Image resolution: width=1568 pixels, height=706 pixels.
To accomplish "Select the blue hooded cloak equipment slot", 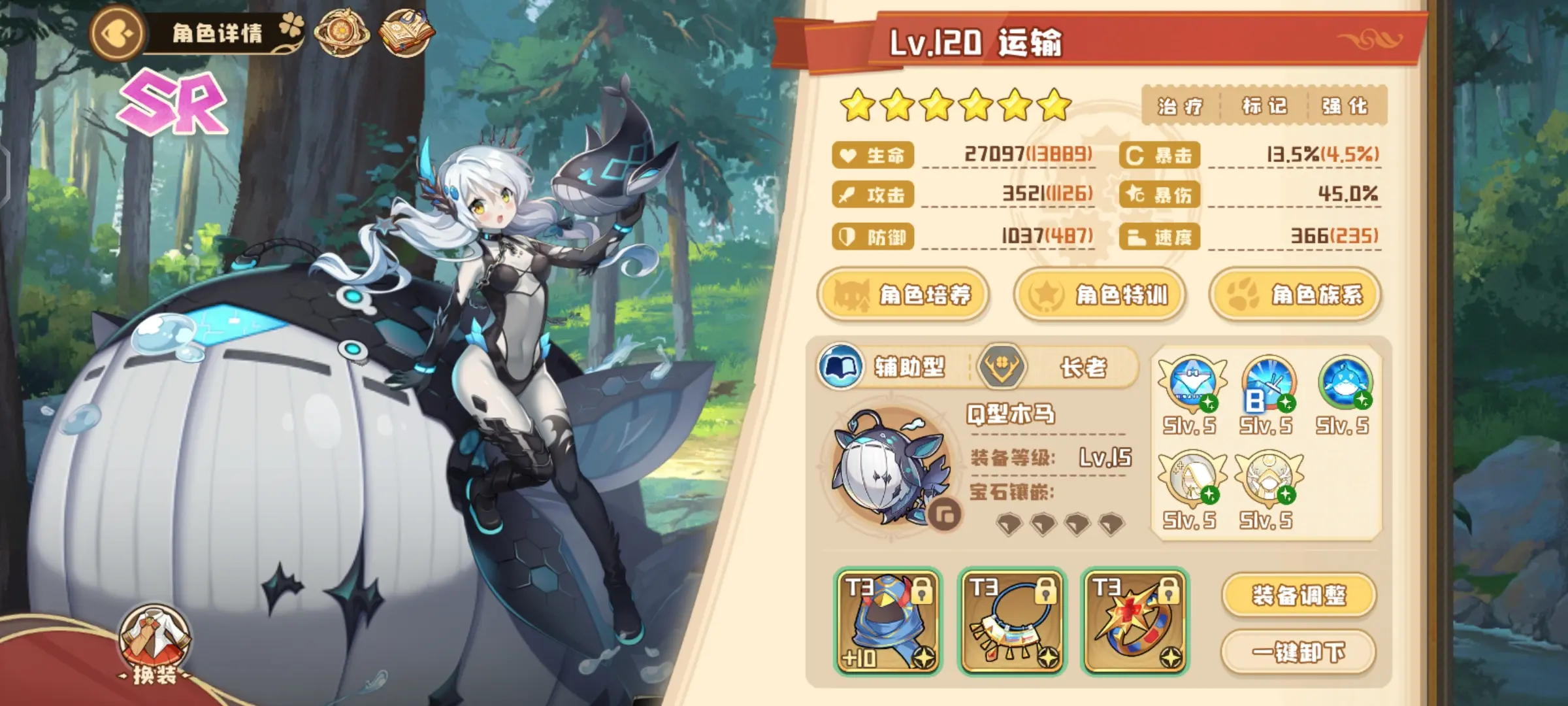I will [889, 621].
